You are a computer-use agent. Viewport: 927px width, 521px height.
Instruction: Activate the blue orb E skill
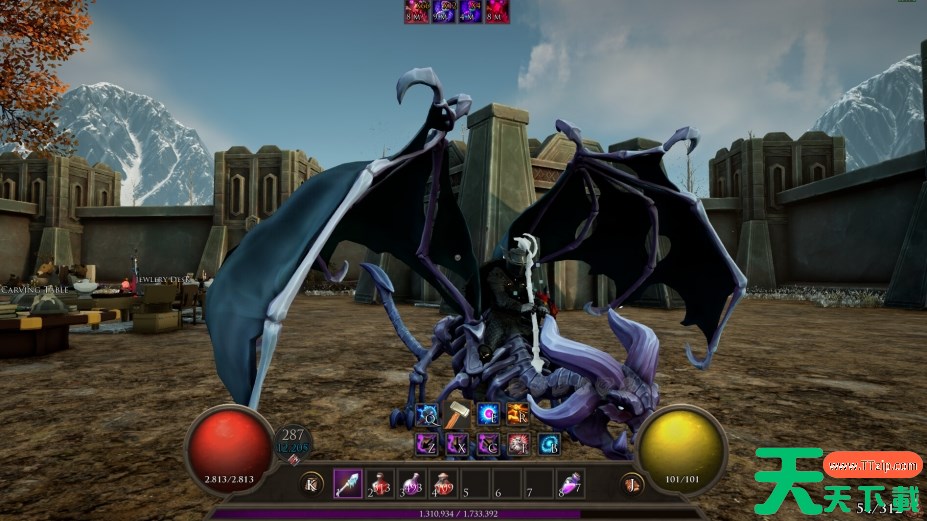(x=488, y=414)
